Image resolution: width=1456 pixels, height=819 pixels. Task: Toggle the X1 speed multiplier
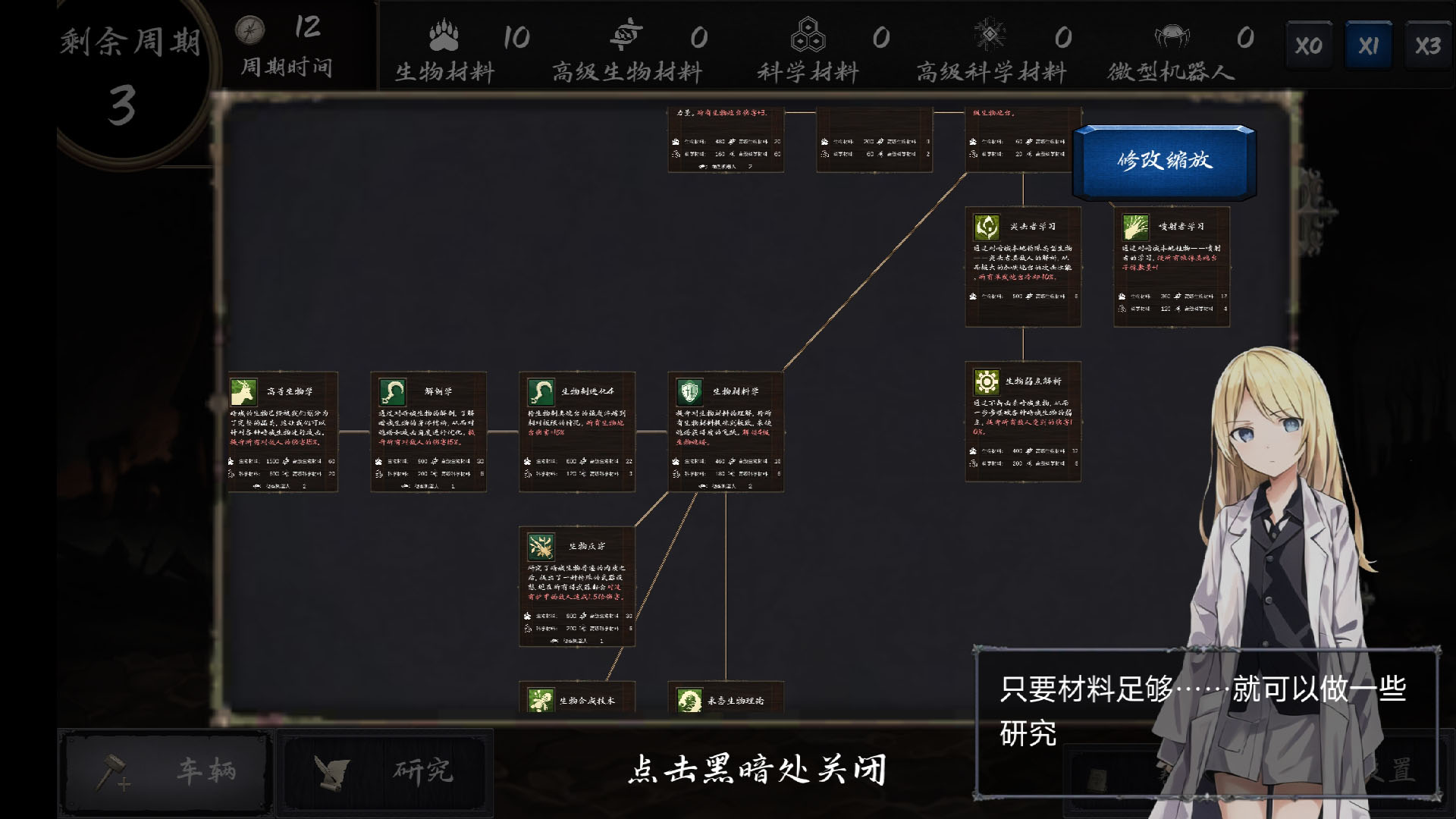click(x=1368, y=44)
